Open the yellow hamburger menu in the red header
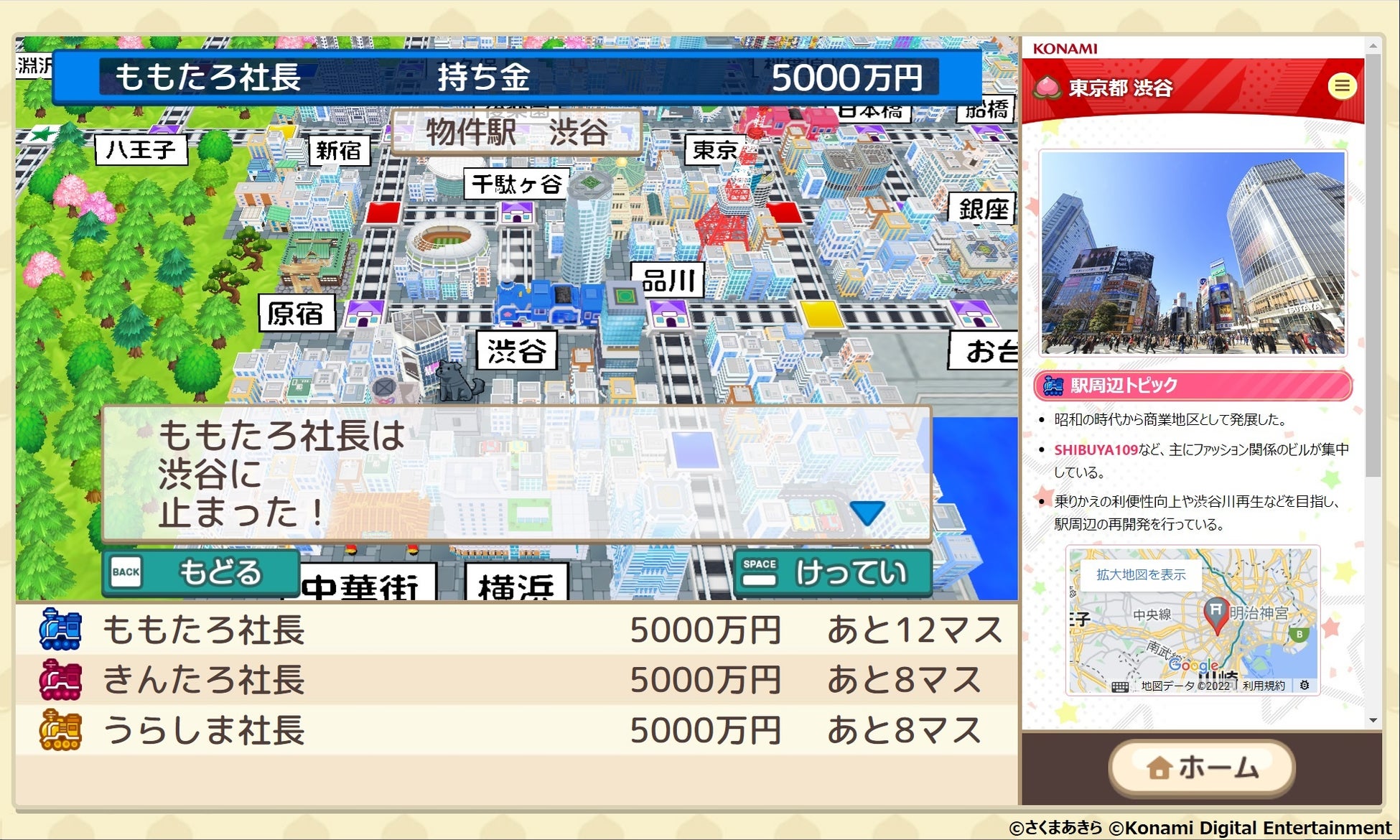The image size is (1400, 840). tap(1342, 86)
